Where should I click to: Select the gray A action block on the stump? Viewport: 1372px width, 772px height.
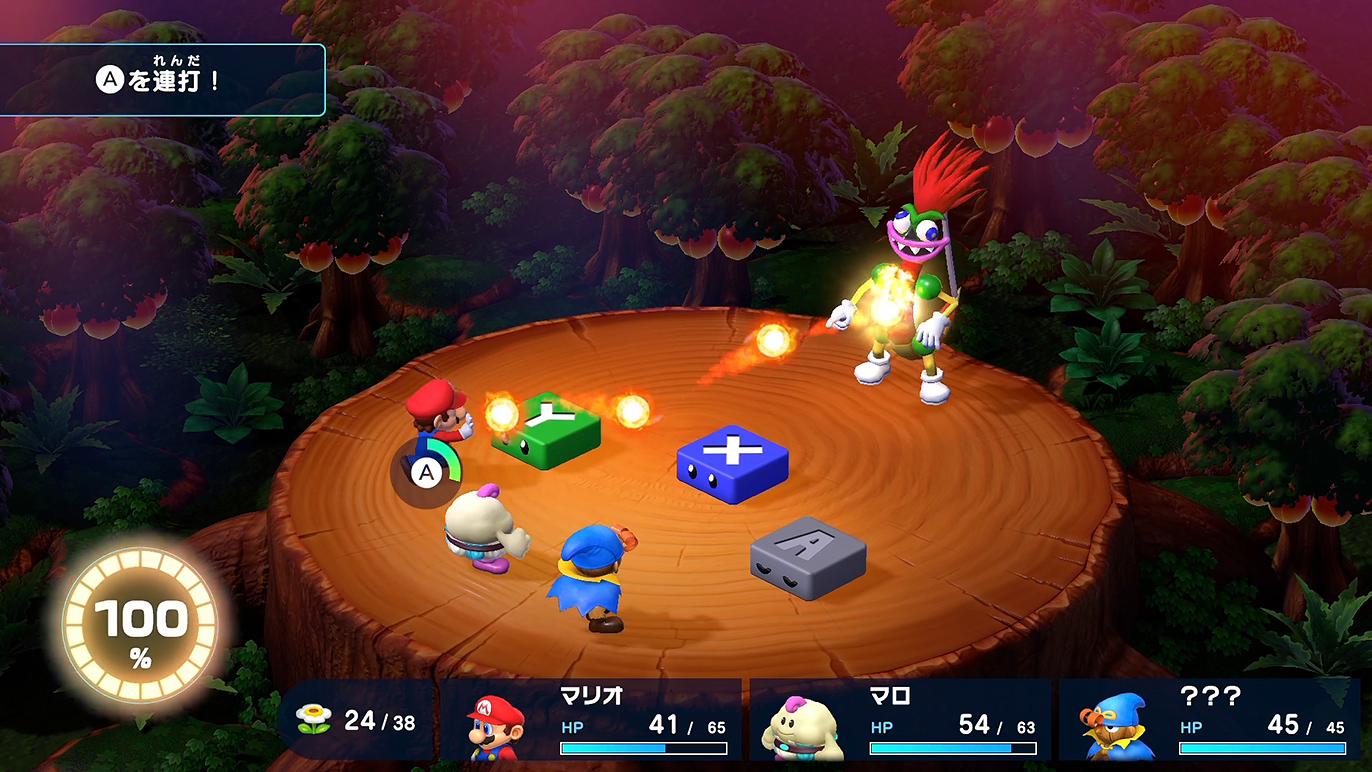point(806,557)
